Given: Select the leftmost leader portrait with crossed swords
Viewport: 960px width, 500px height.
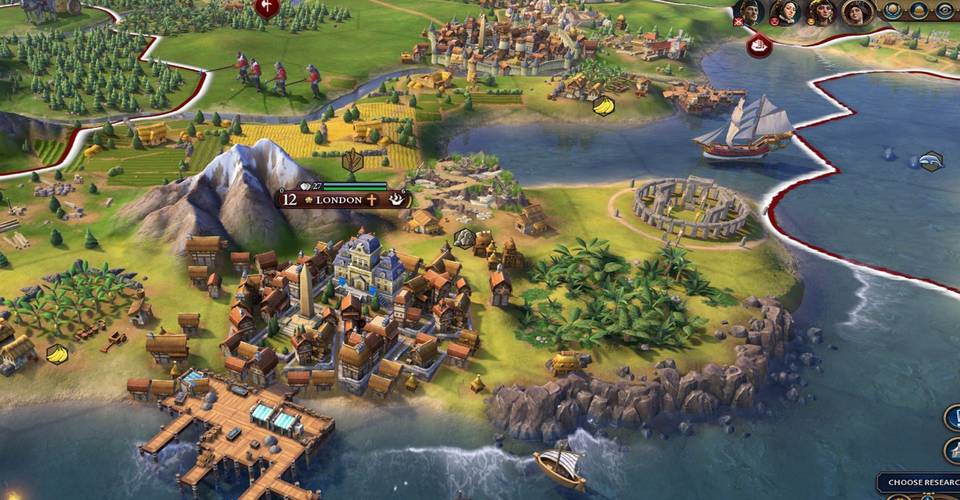Looking at the screenshot, I should 749,12.
